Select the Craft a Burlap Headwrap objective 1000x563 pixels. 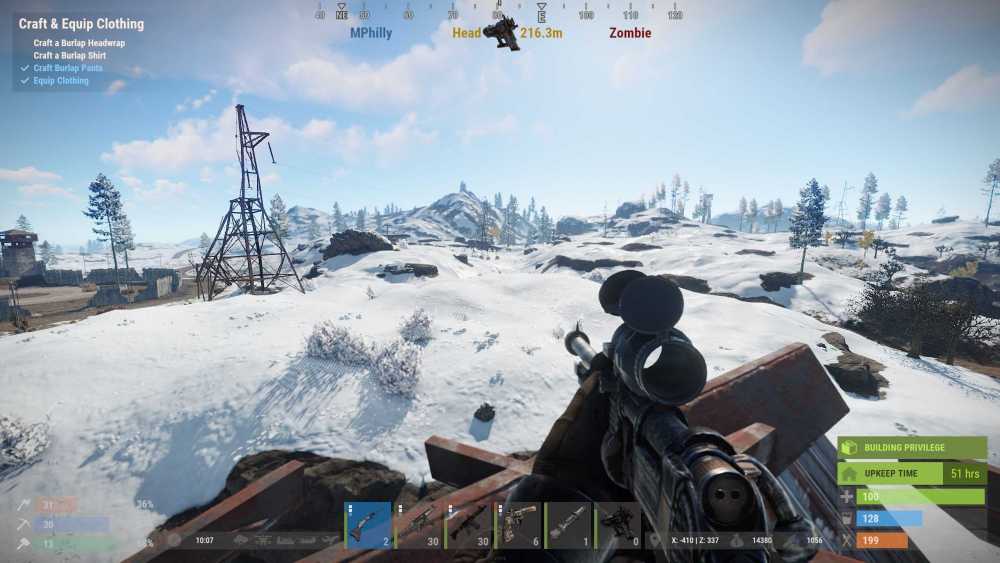tap(79, 43)
